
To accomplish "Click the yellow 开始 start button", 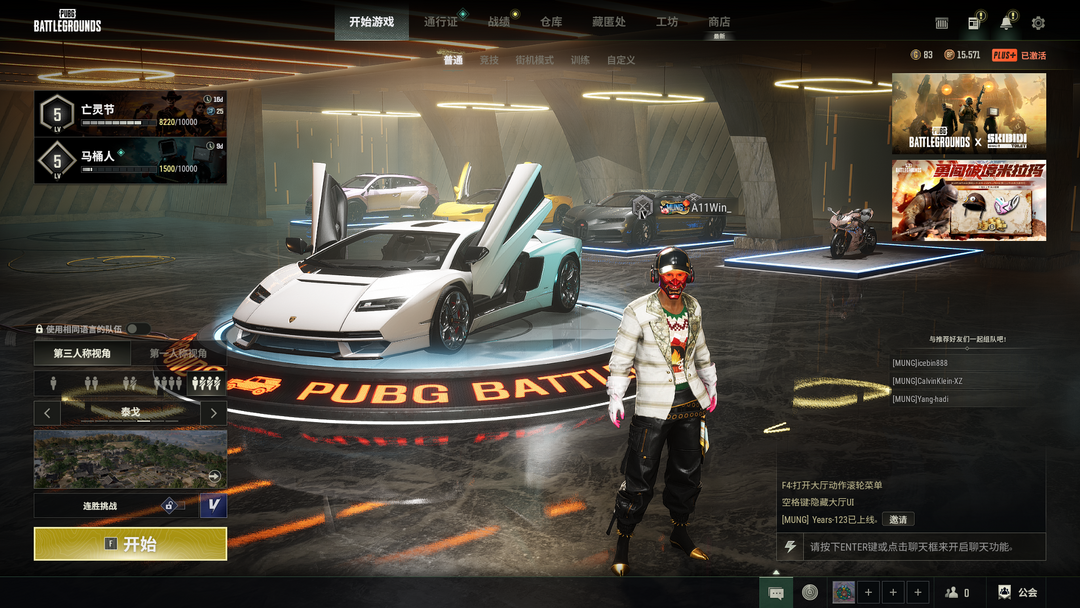I will [130, 544].
